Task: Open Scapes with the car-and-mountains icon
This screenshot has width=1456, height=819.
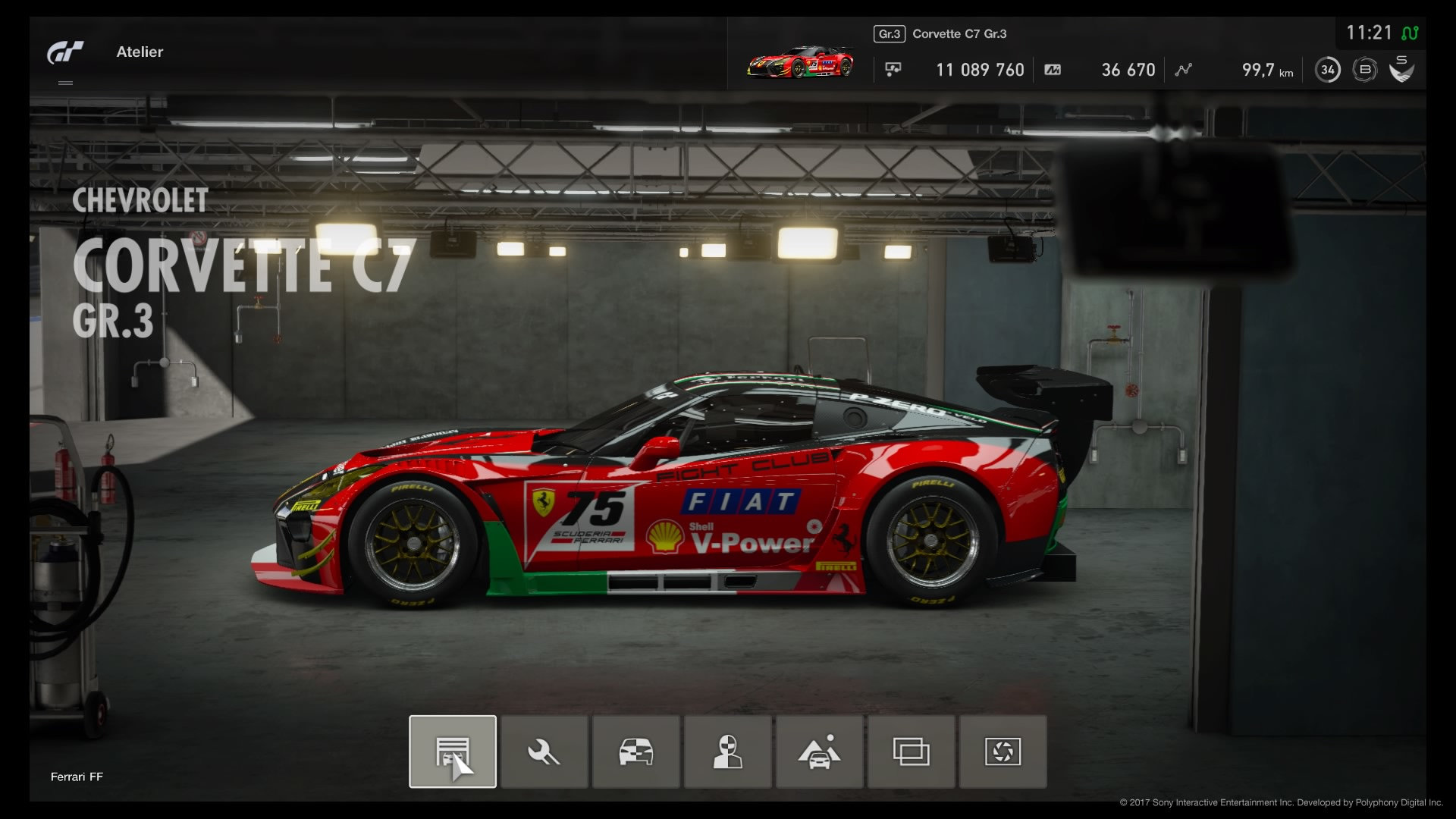Action: pyautogui.click(x=819, y=752)
